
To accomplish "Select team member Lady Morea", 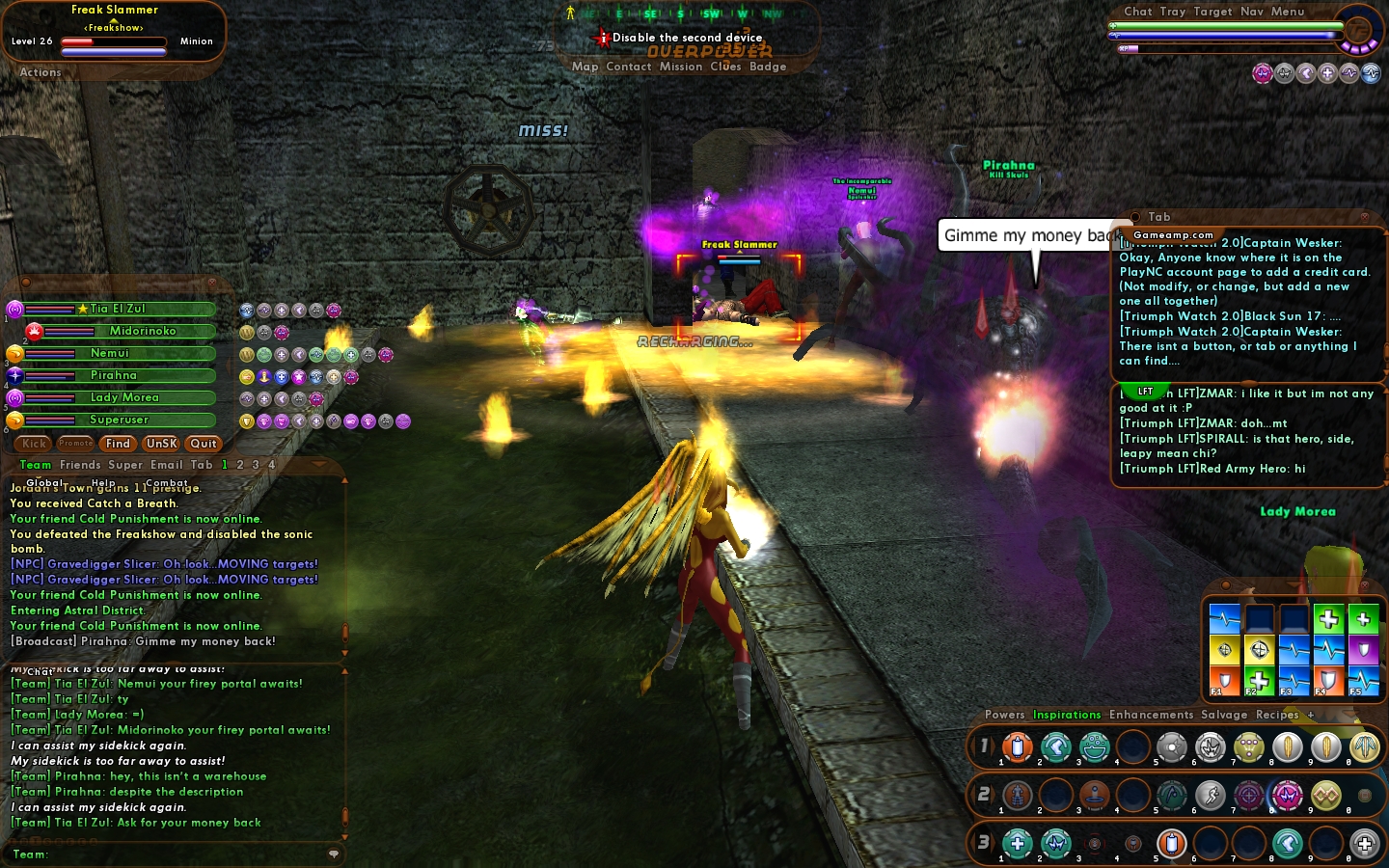I will [x=124, y=397].
